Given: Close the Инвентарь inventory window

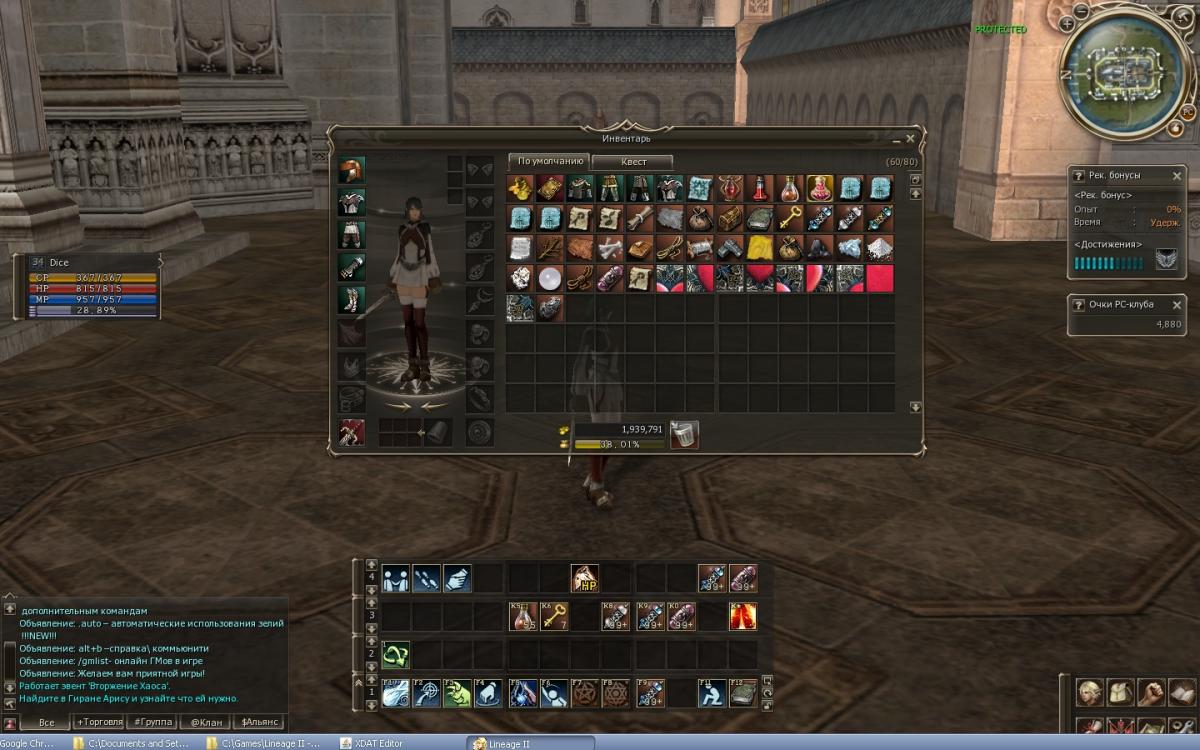Looking at the screenshot, I should click(x=910, y=138).
